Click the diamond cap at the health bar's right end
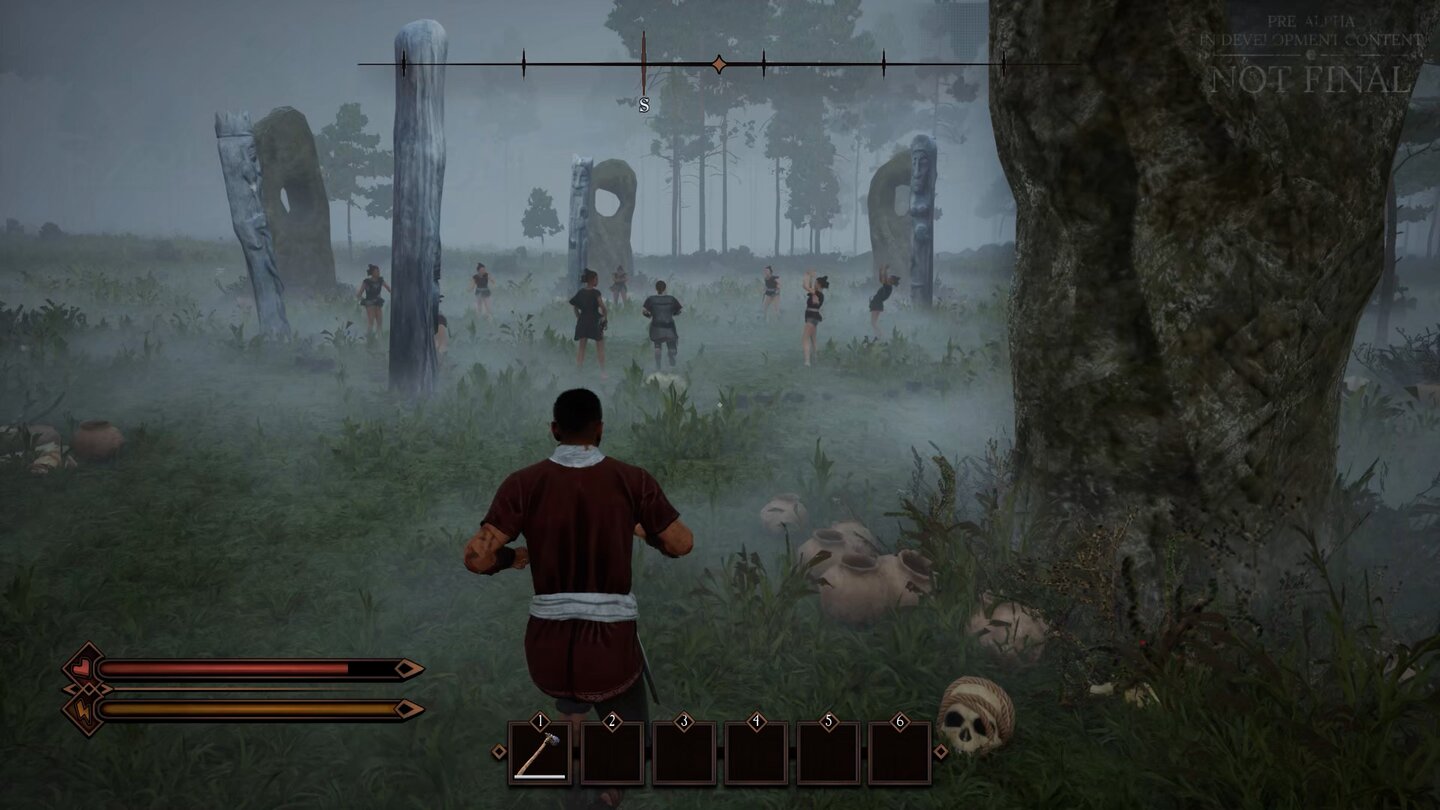1440x810 pixels. point(407,668)
